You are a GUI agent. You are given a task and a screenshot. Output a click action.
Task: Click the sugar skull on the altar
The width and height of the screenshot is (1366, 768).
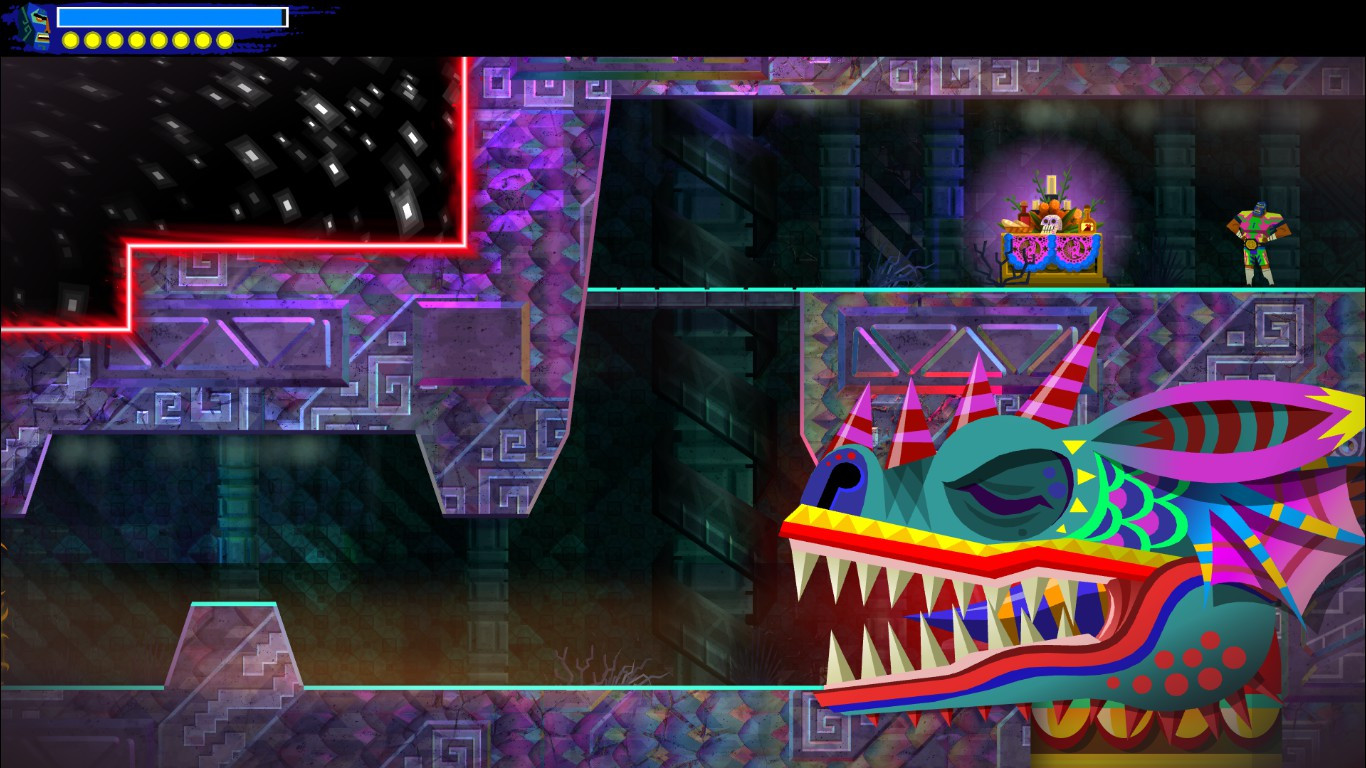[x=1051, y=224]
